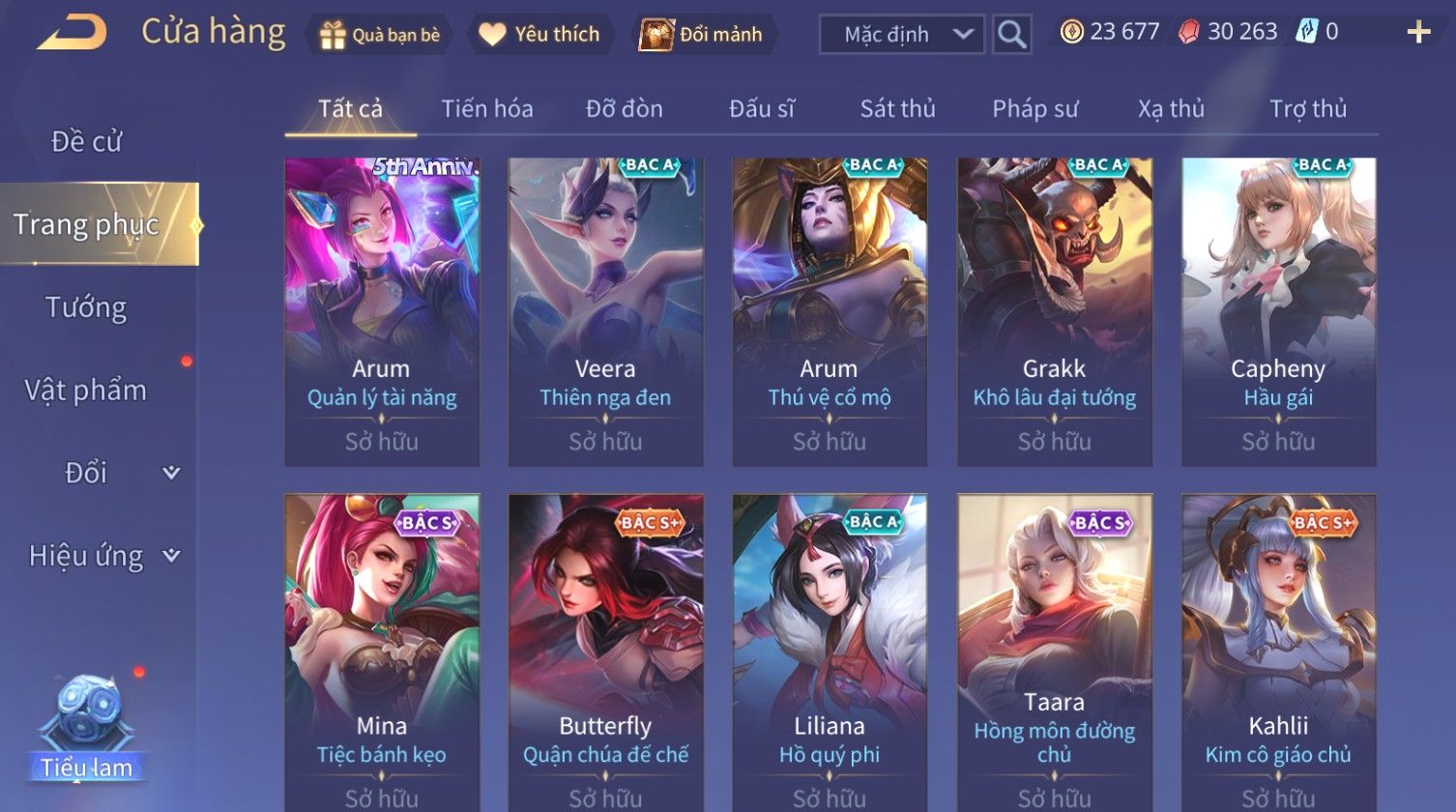Open Đổi mảnh fragment exchange
The image size is (1456, 812).
coord(704,35)
